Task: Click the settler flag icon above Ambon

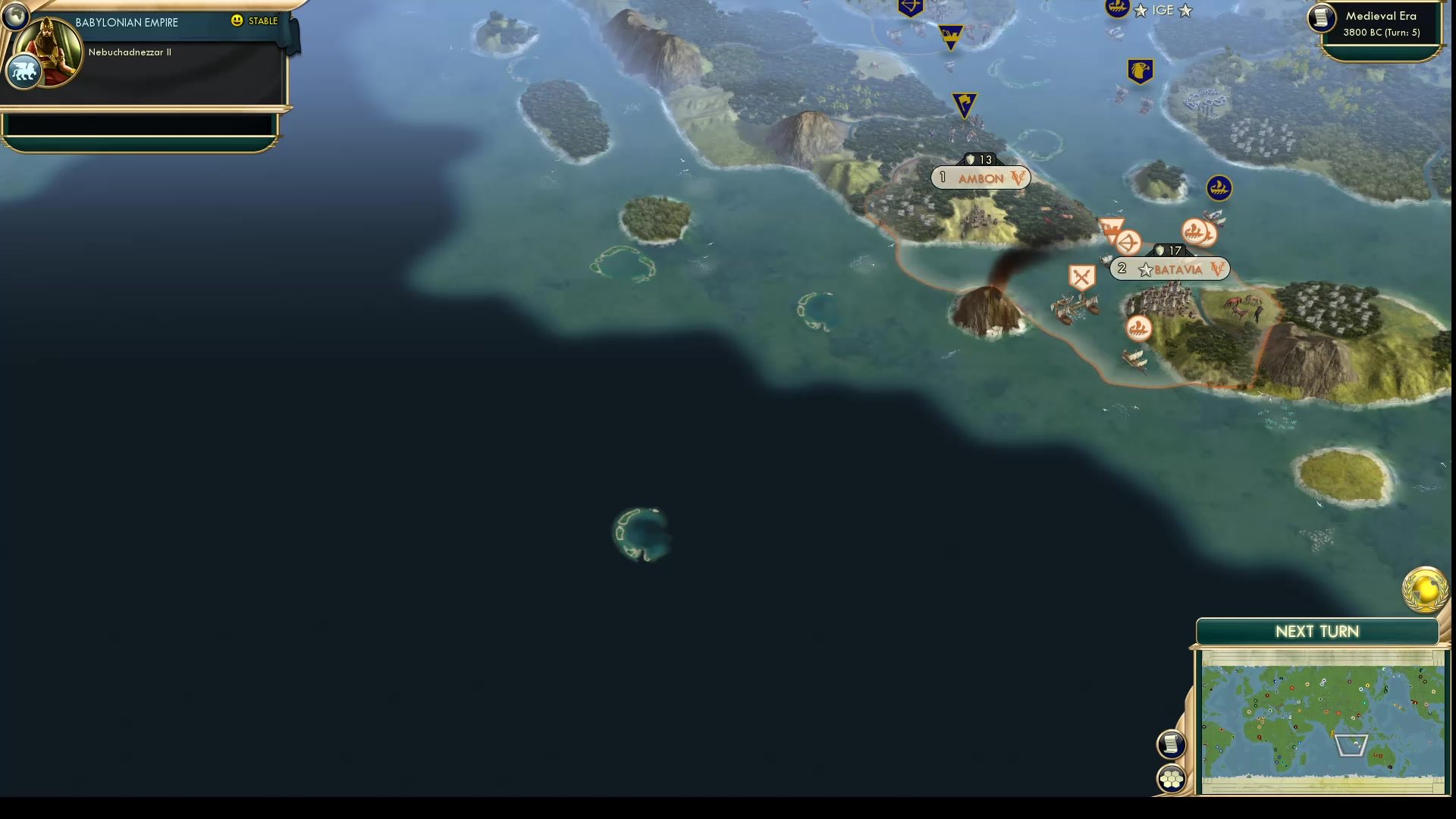Action: (963, 105)
